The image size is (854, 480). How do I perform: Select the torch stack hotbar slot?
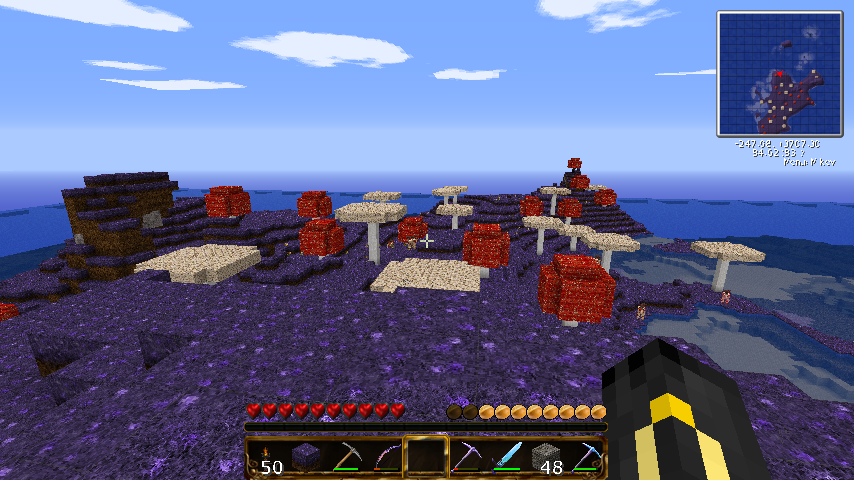point(269,458)
